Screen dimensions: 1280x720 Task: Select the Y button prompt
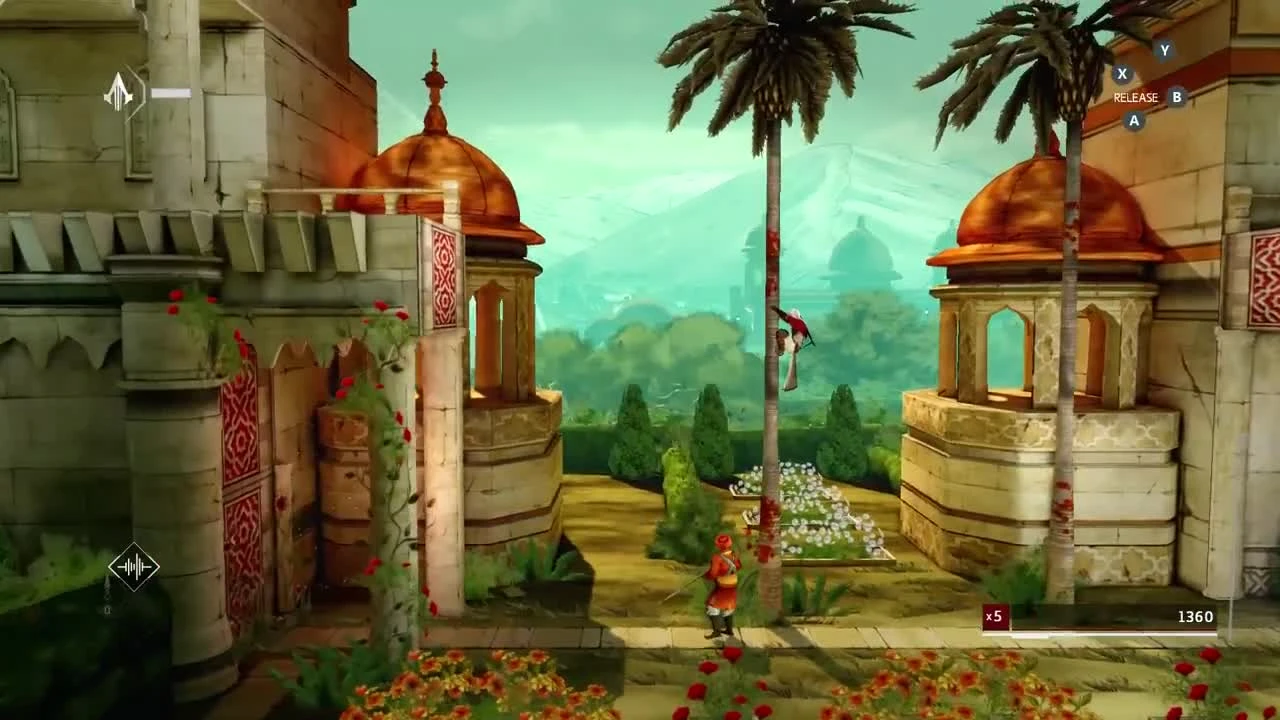pyautogui.click(x=1162, y=48)
